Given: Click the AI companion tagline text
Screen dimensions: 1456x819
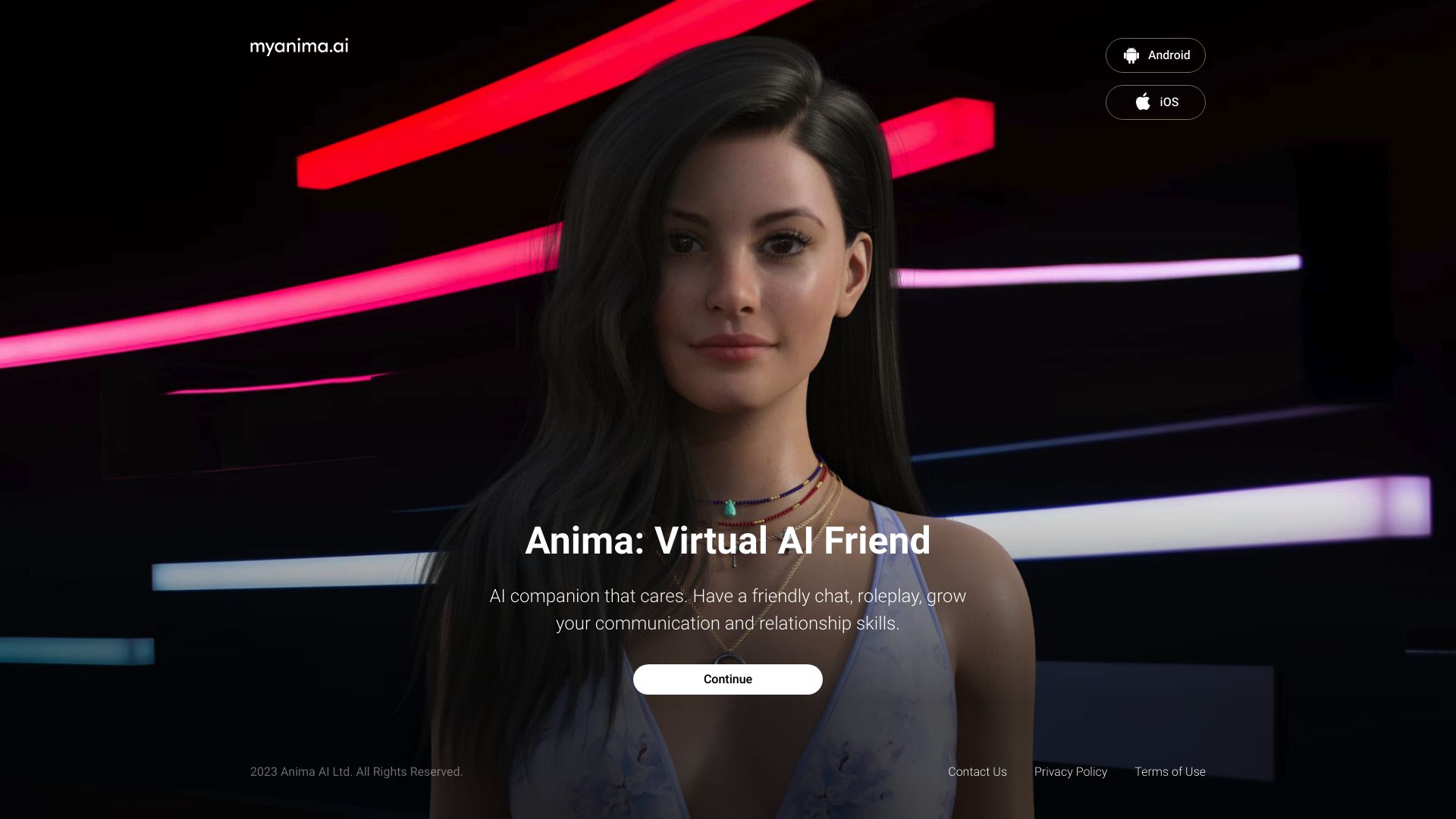Looking at the screenshot, I should click(728, 609).
